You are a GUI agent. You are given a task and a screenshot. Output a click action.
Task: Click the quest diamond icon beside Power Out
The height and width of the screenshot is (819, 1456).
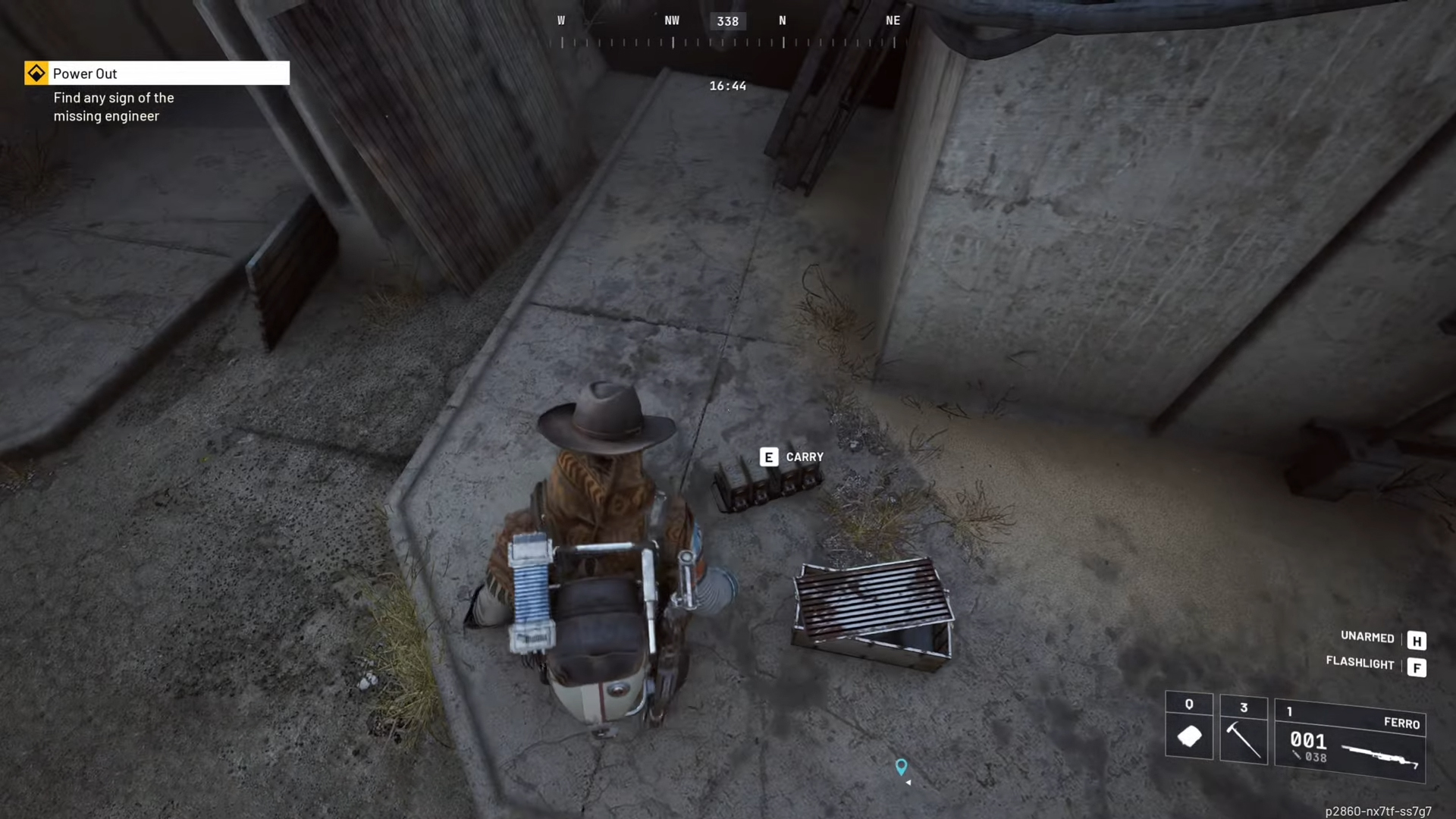point(36,73)
